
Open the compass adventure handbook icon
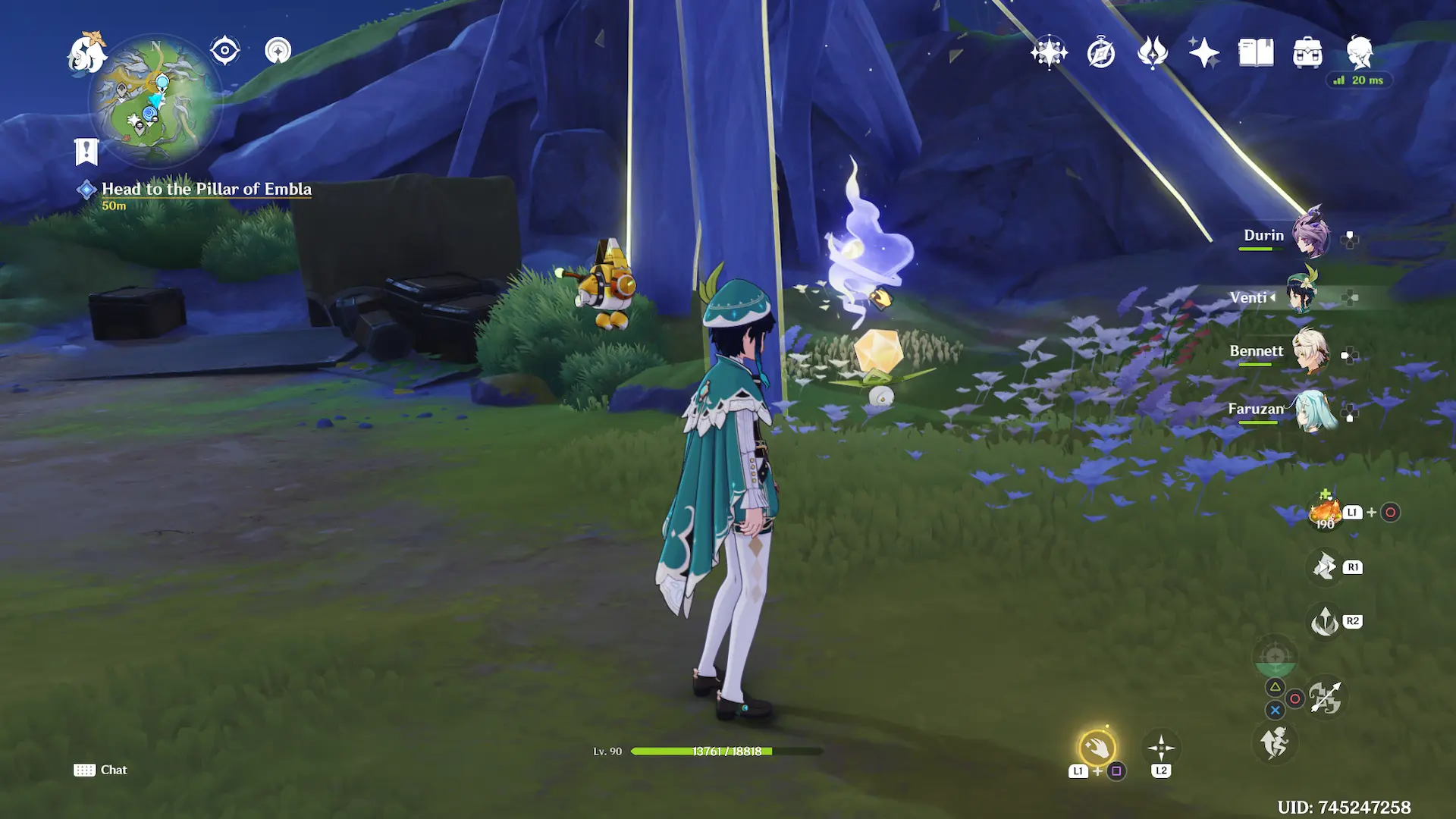tap(1100, 53)
